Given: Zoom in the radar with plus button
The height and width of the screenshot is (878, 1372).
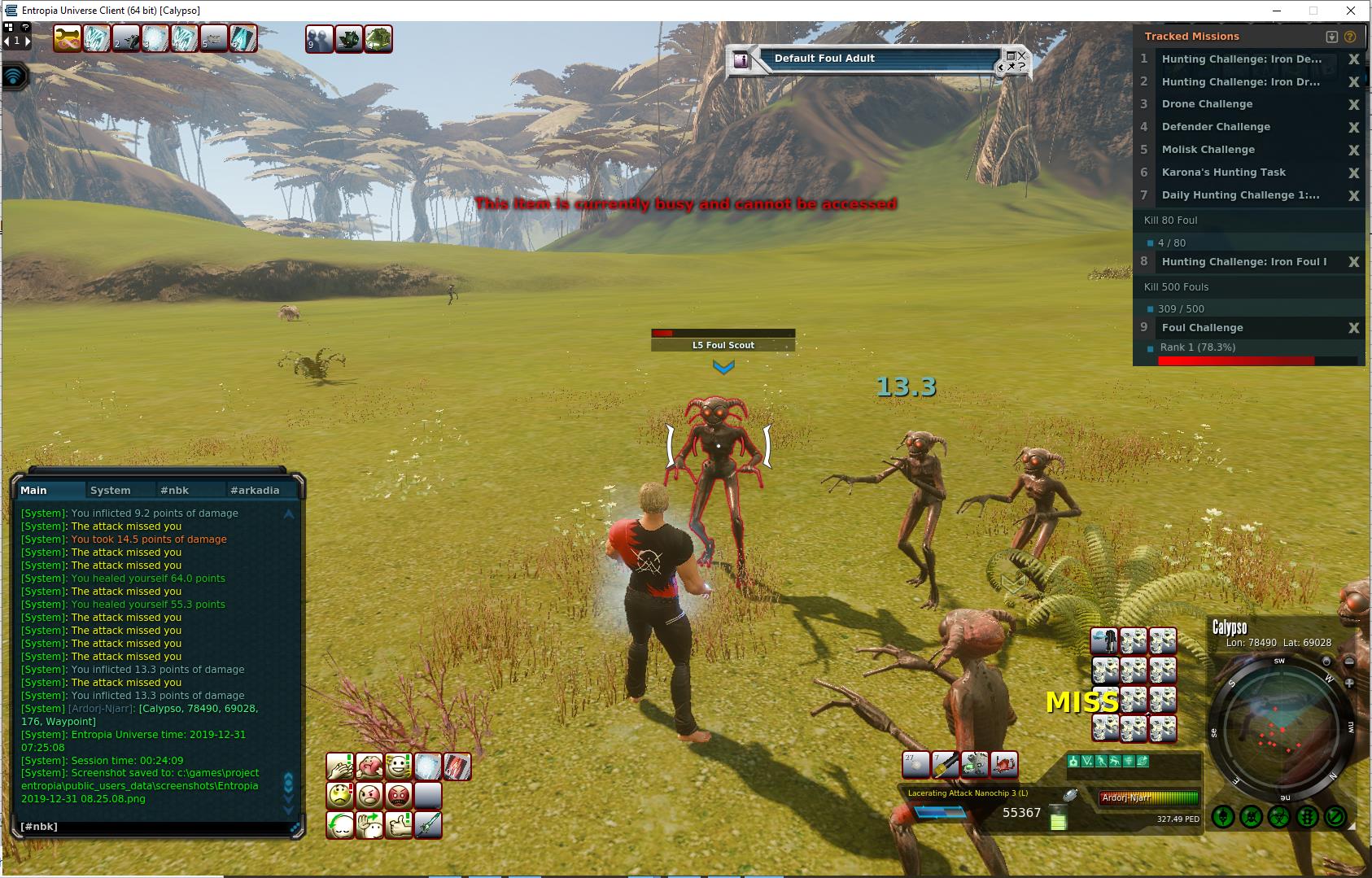Looking at the screenshot, I should [1348, 684].
